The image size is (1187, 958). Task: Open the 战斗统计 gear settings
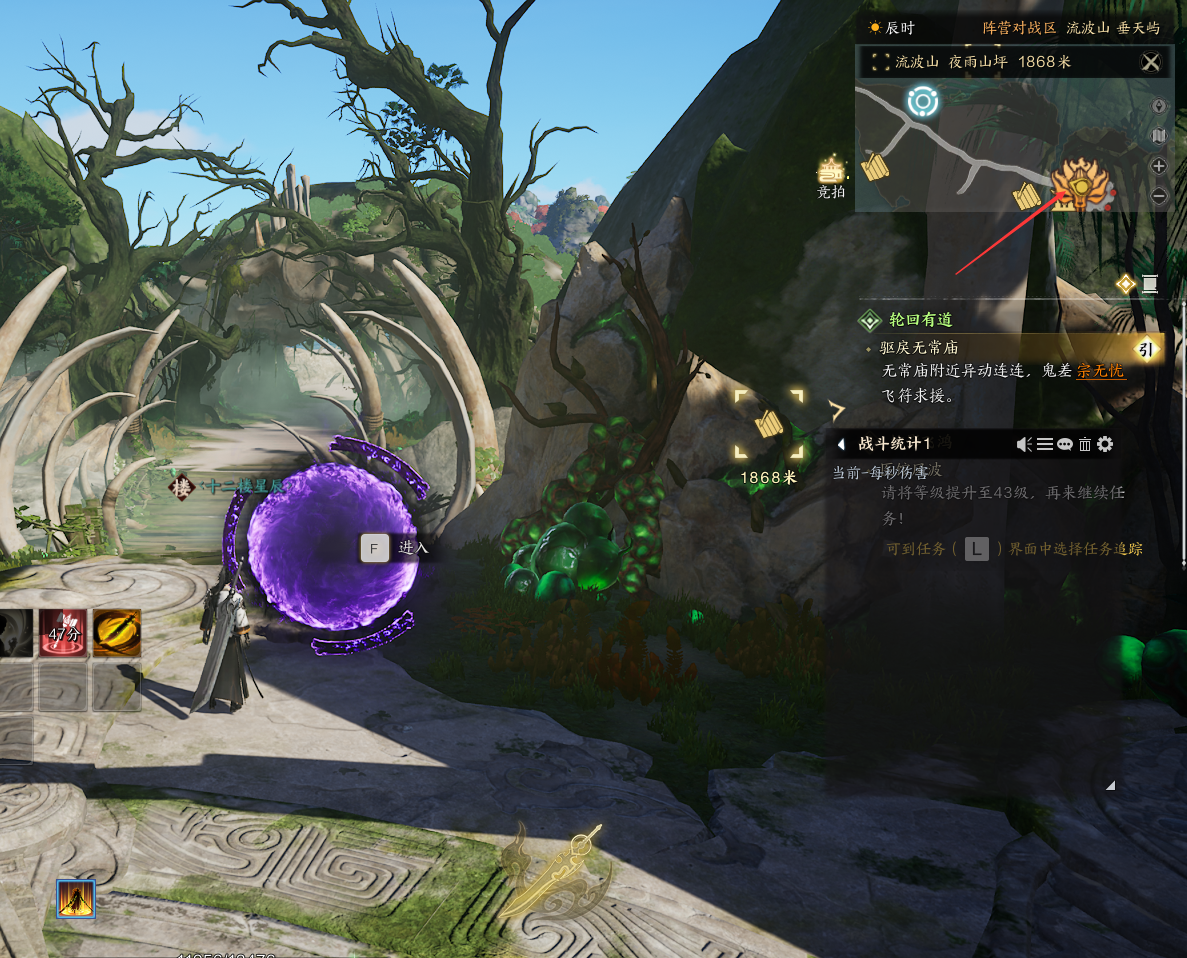[1105, 444]
